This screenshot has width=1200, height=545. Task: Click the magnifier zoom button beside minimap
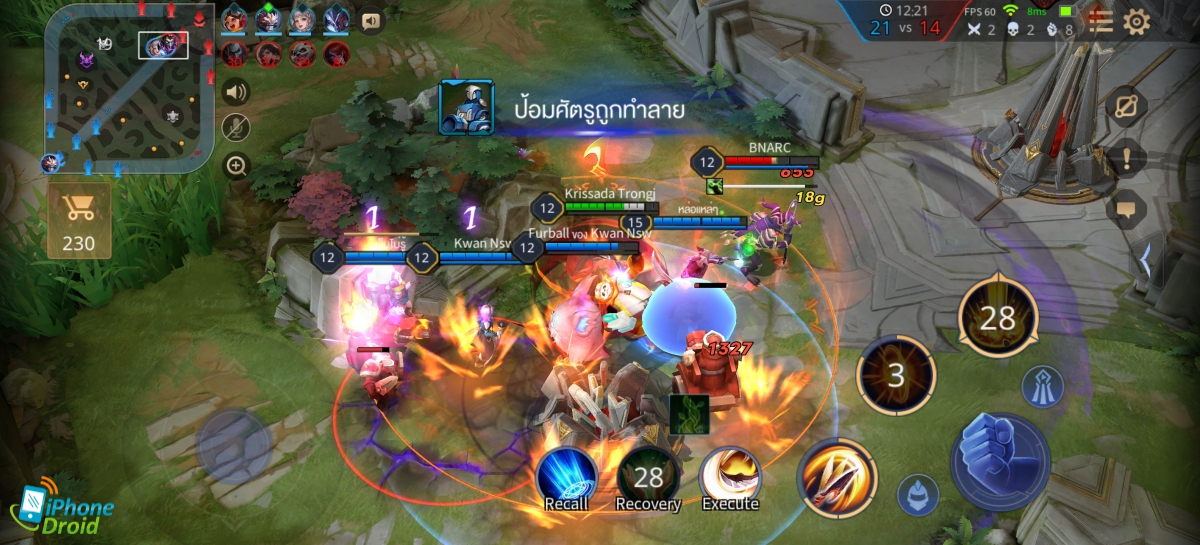pos(236,165)
